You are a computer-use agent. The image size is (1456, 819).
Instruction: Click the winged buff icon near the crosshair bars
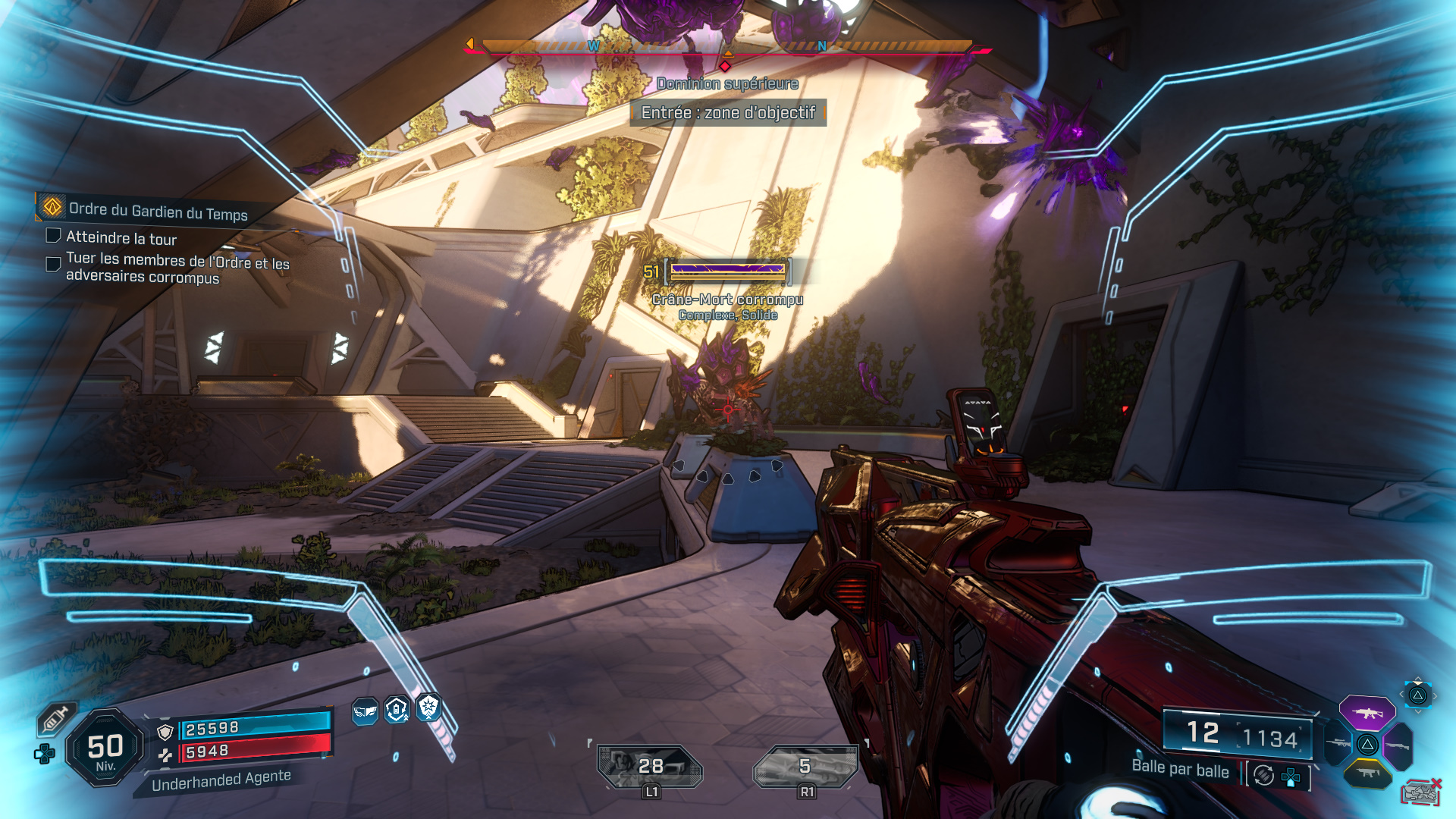365,710
